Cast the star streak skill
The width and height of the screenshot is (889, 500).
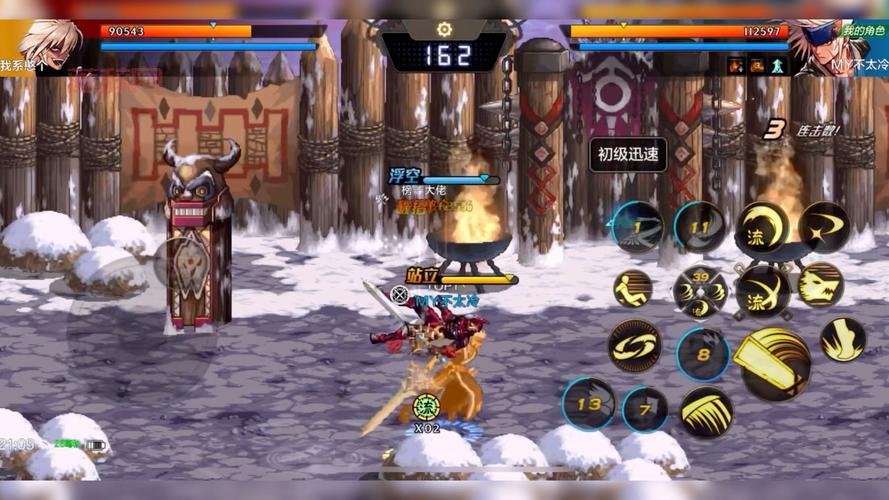coord(823,228)
